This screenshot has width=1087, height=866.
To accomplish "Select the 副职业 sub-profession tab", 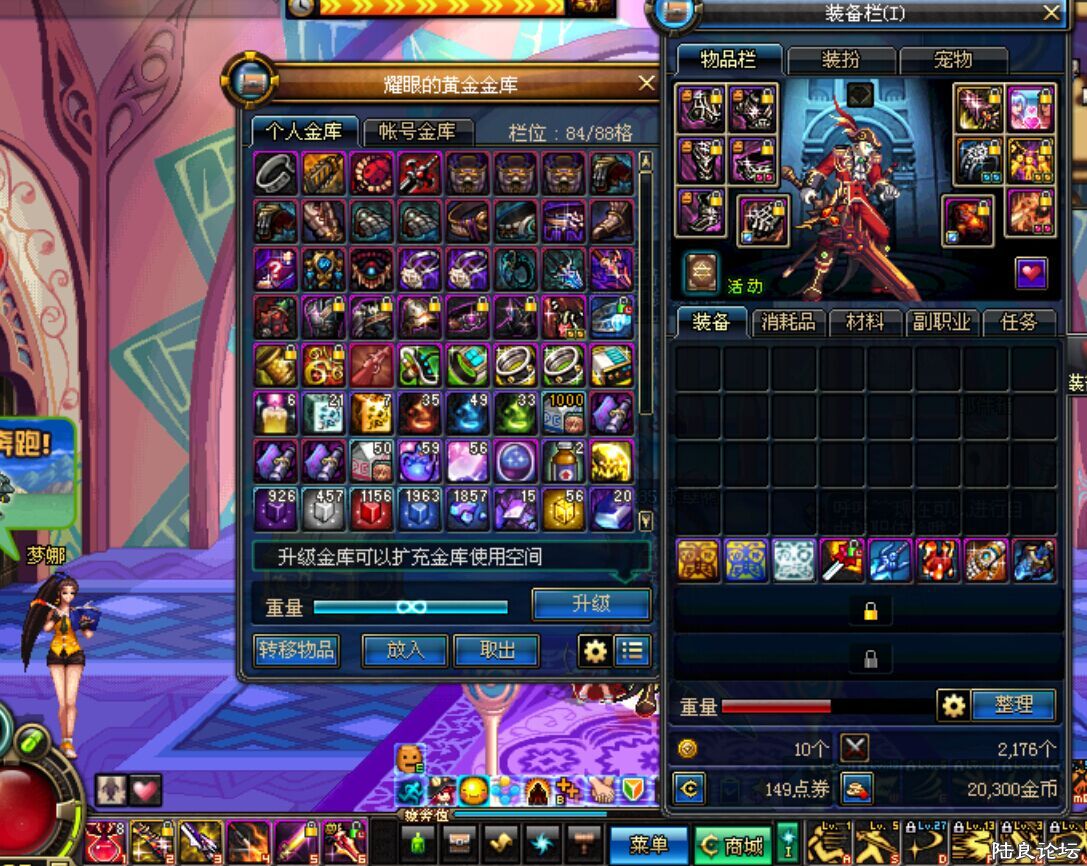I will point(942,322).
